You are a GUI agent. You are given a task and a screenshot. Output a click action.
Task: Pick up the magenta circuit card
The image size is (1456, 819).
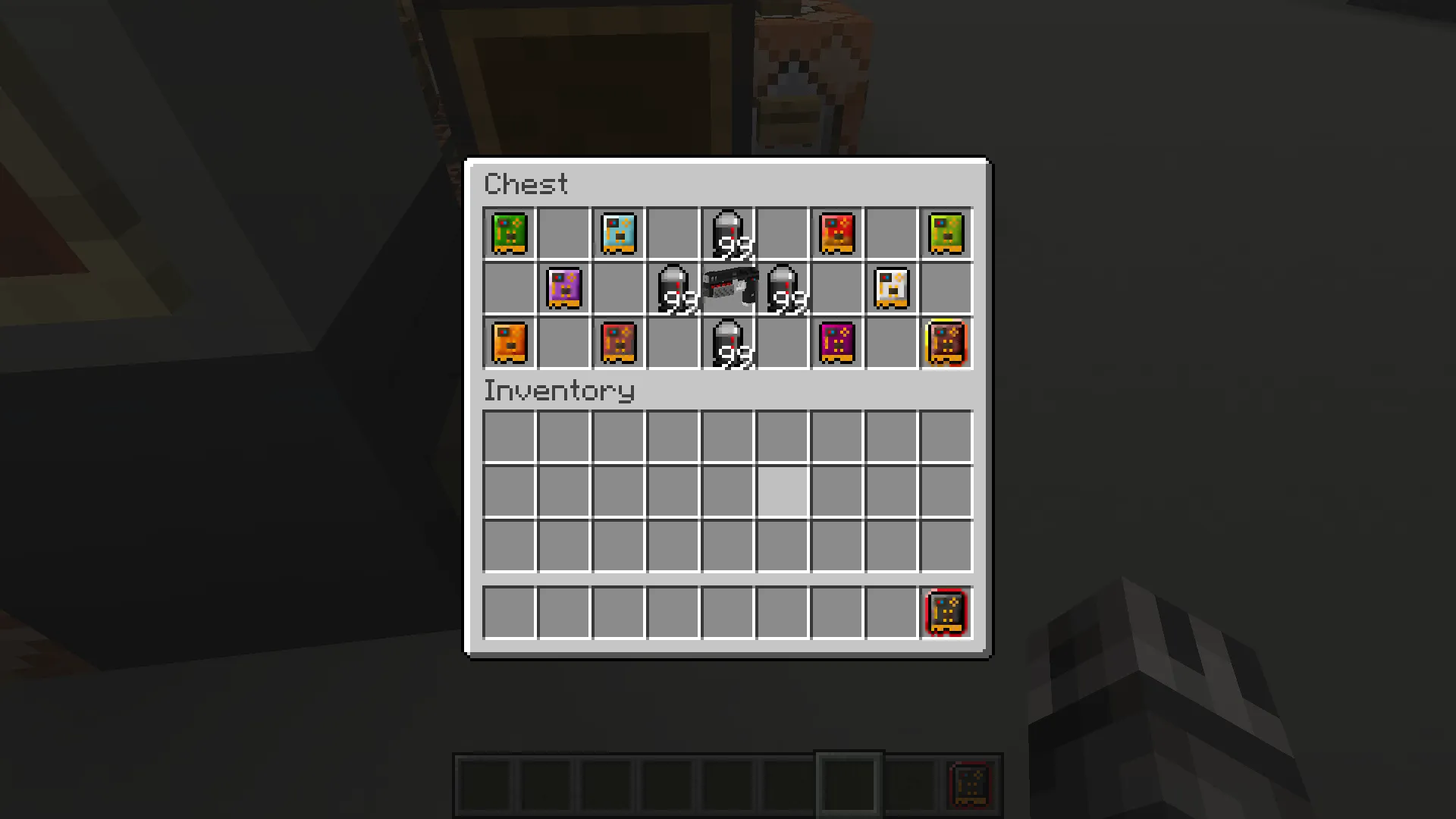tap(836, 343)
